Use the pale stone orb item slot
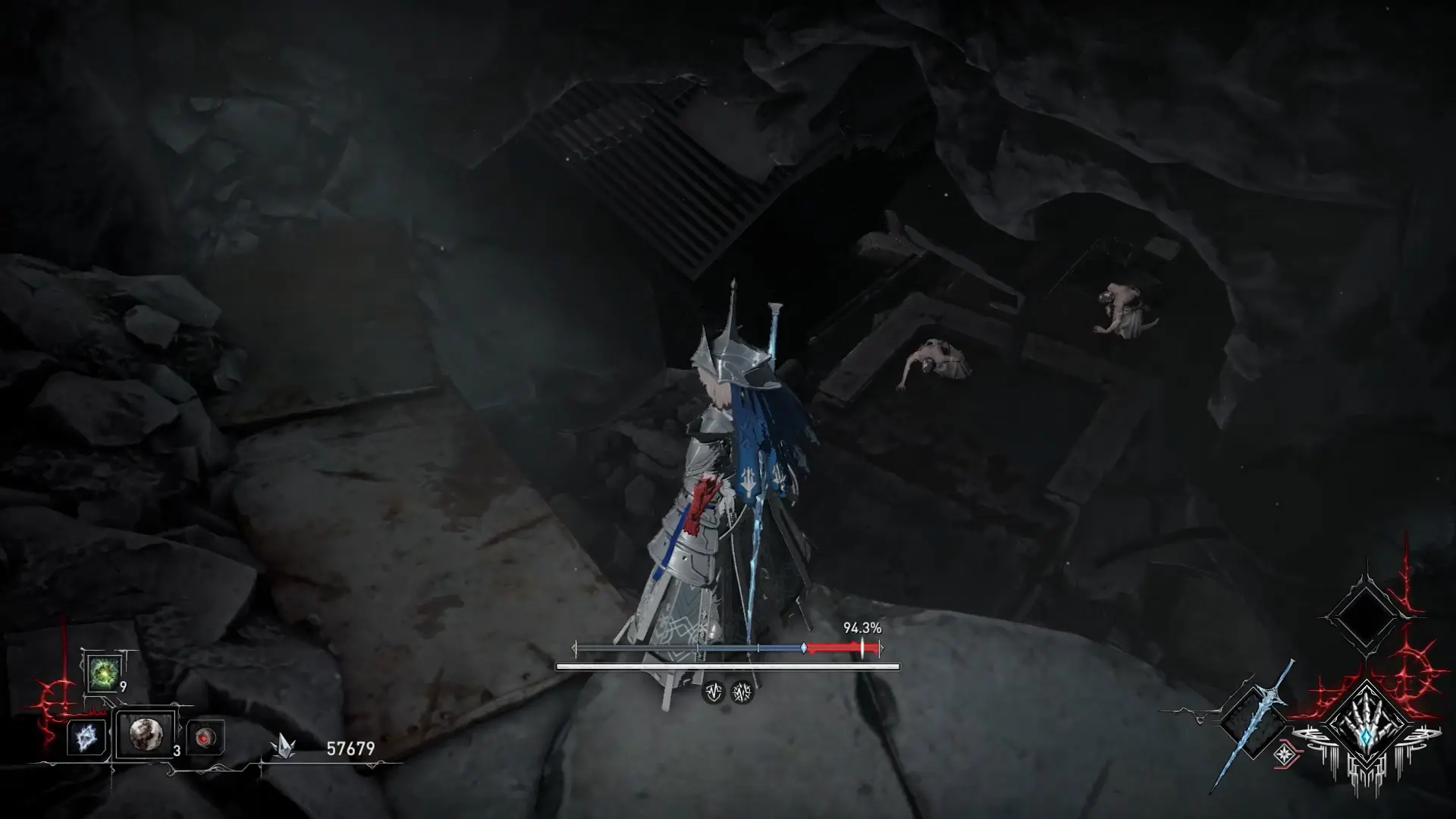The image size is (1456, 819). (145, 734)
